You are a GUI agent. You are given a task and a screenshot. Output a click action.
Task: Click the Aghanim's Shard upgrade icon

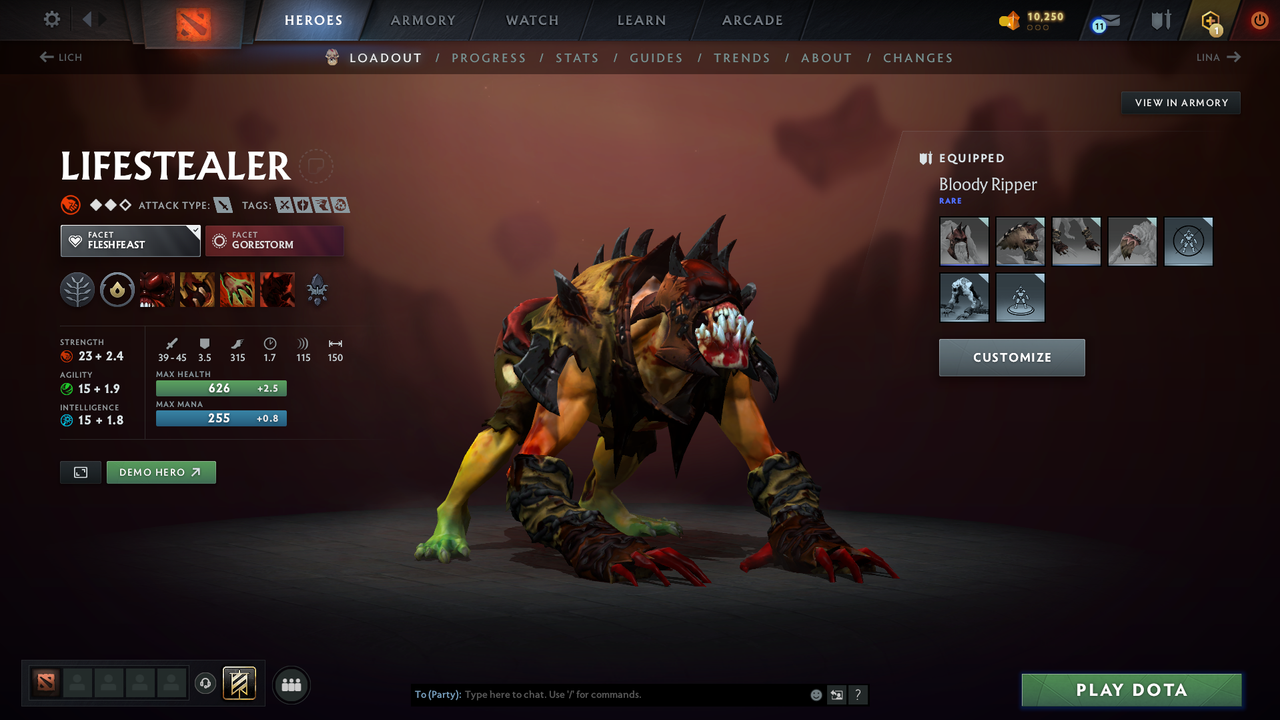(317, 289)
